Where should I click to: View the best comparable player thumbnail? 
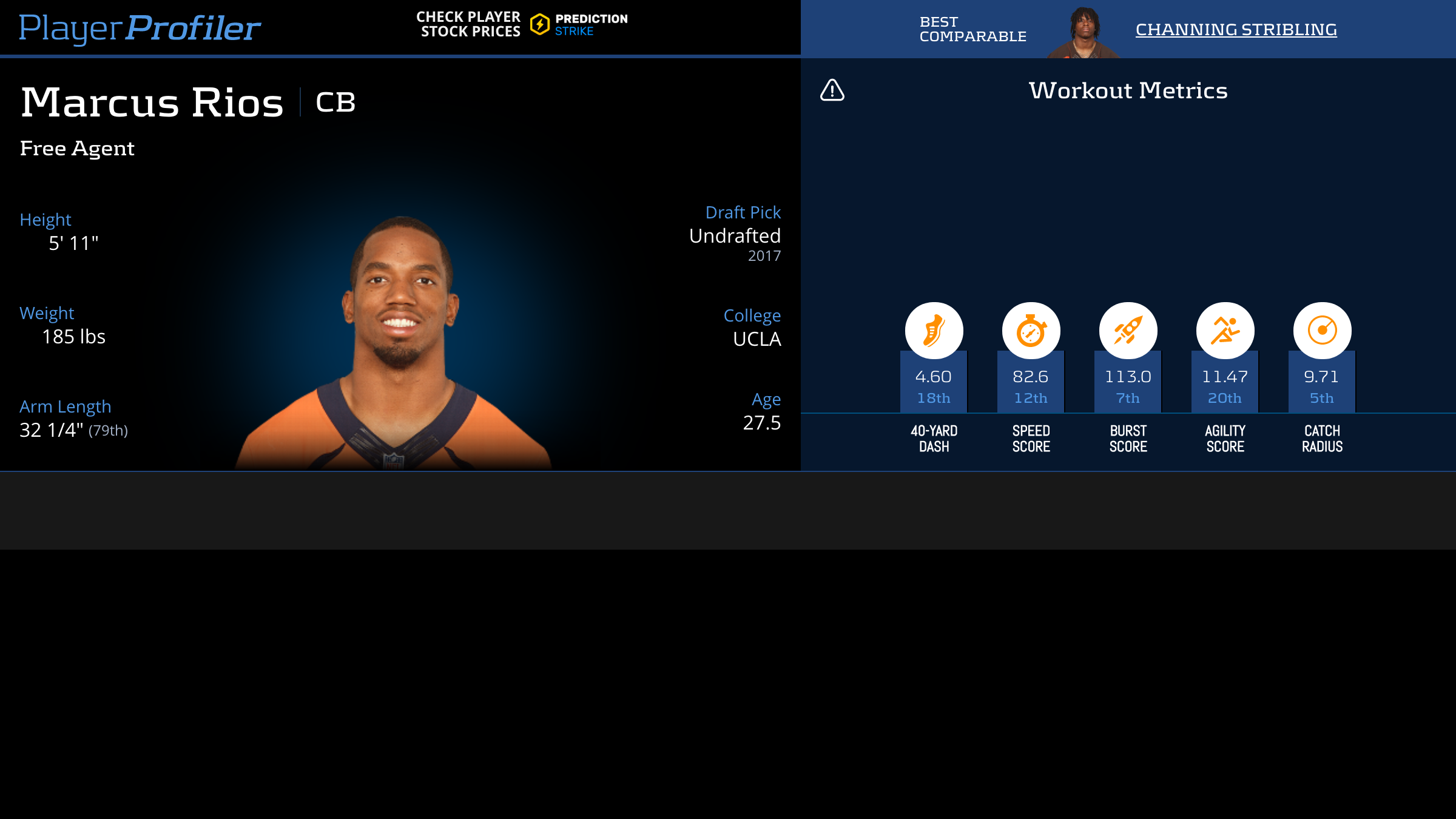pos(1084,32)
